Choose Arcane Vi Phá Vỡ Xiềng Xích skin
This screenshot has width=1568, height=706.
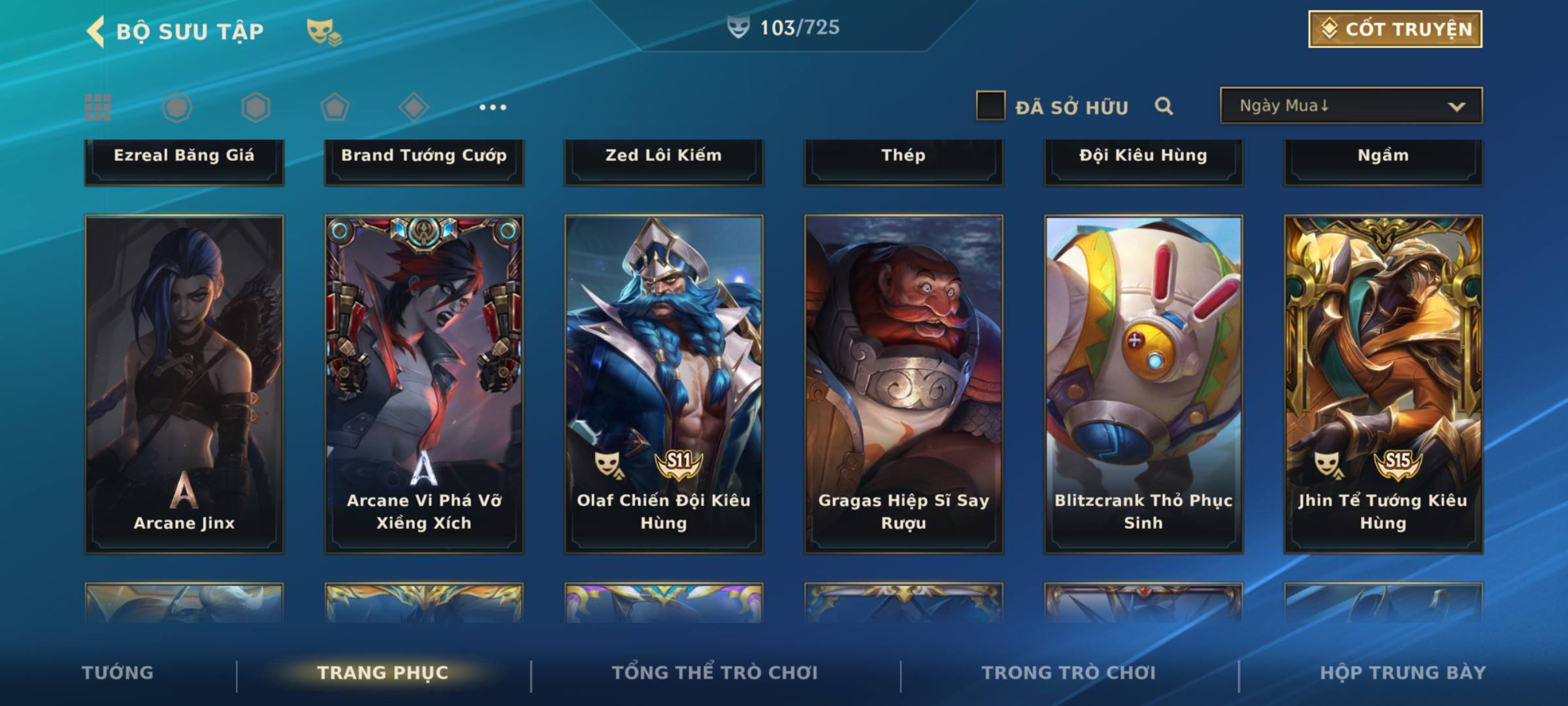tap(424, 384)
